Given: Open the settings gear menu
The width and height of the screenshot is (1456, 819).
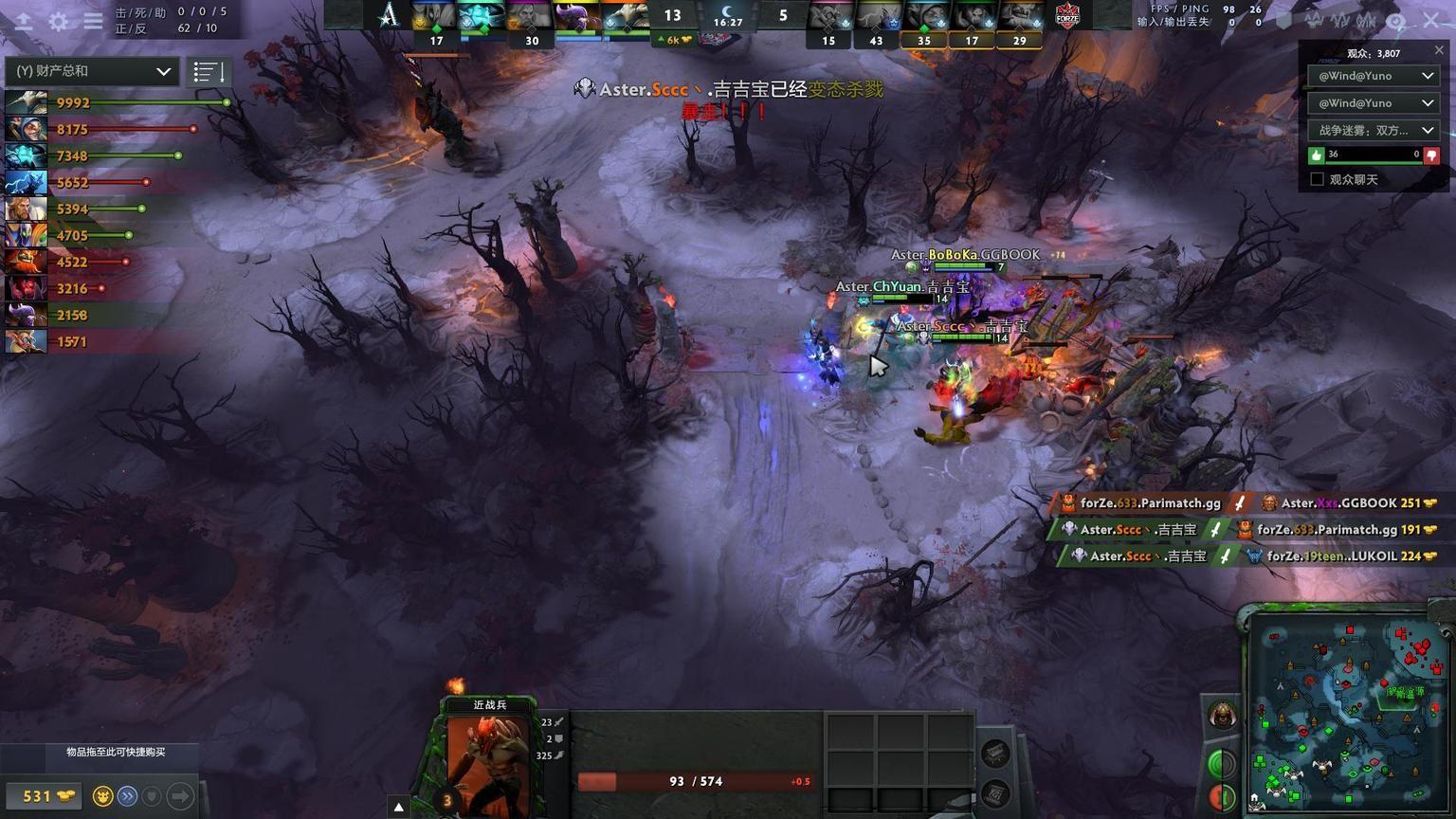Looking at the screenshot, I should click(x=59, y=21).
